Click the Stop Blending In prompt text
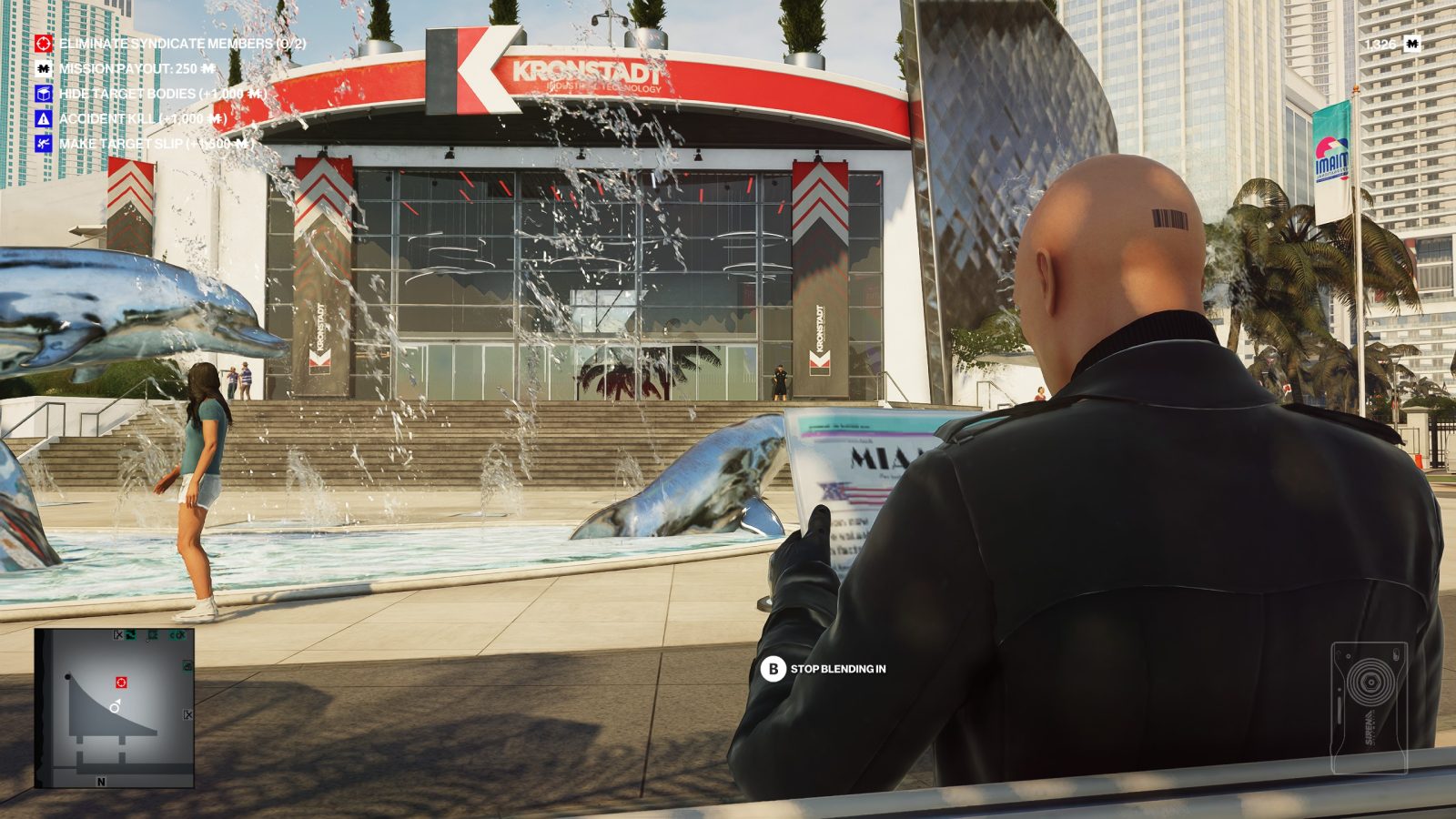 coord(839,669)
